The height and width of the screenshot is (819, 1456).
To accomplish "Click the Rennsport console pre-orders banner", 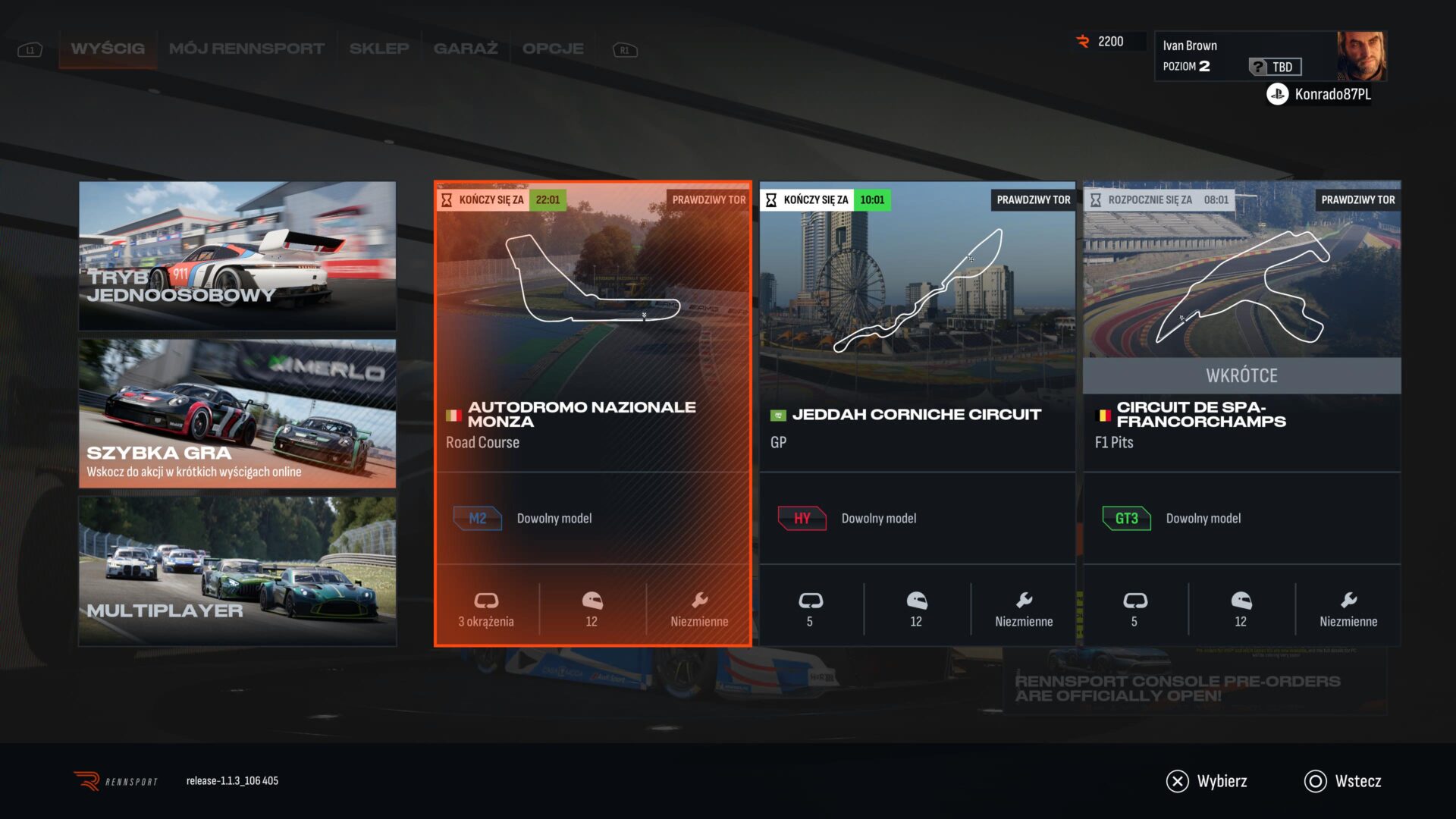I will 1194,688.
